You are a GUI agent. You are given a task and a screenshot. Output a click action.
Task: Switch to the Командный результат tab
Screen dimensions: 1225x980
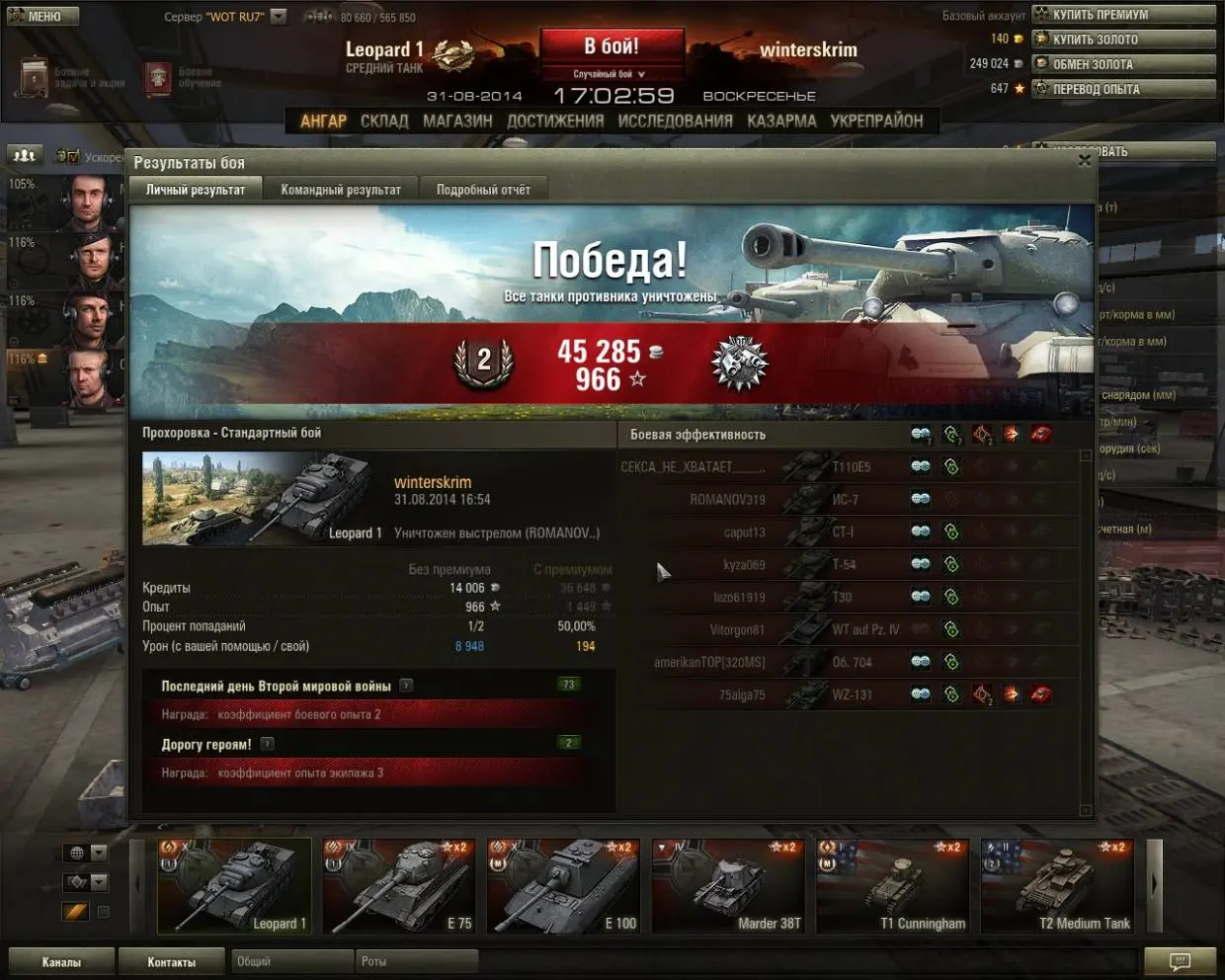pos(341,190)
